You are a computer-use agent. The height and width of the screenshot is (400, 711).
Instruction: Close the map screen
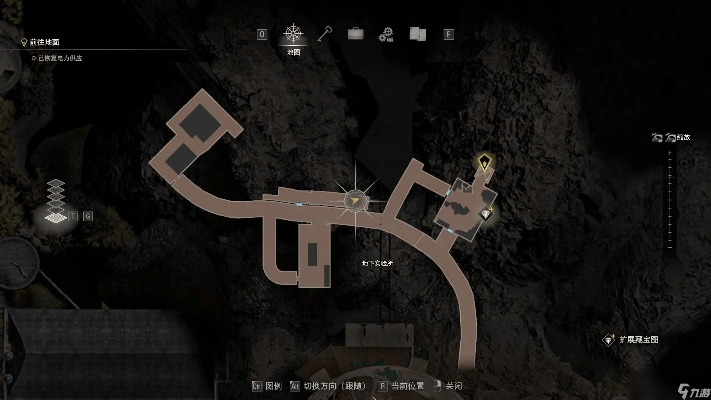pyautogui.click(x=447, y=385)
